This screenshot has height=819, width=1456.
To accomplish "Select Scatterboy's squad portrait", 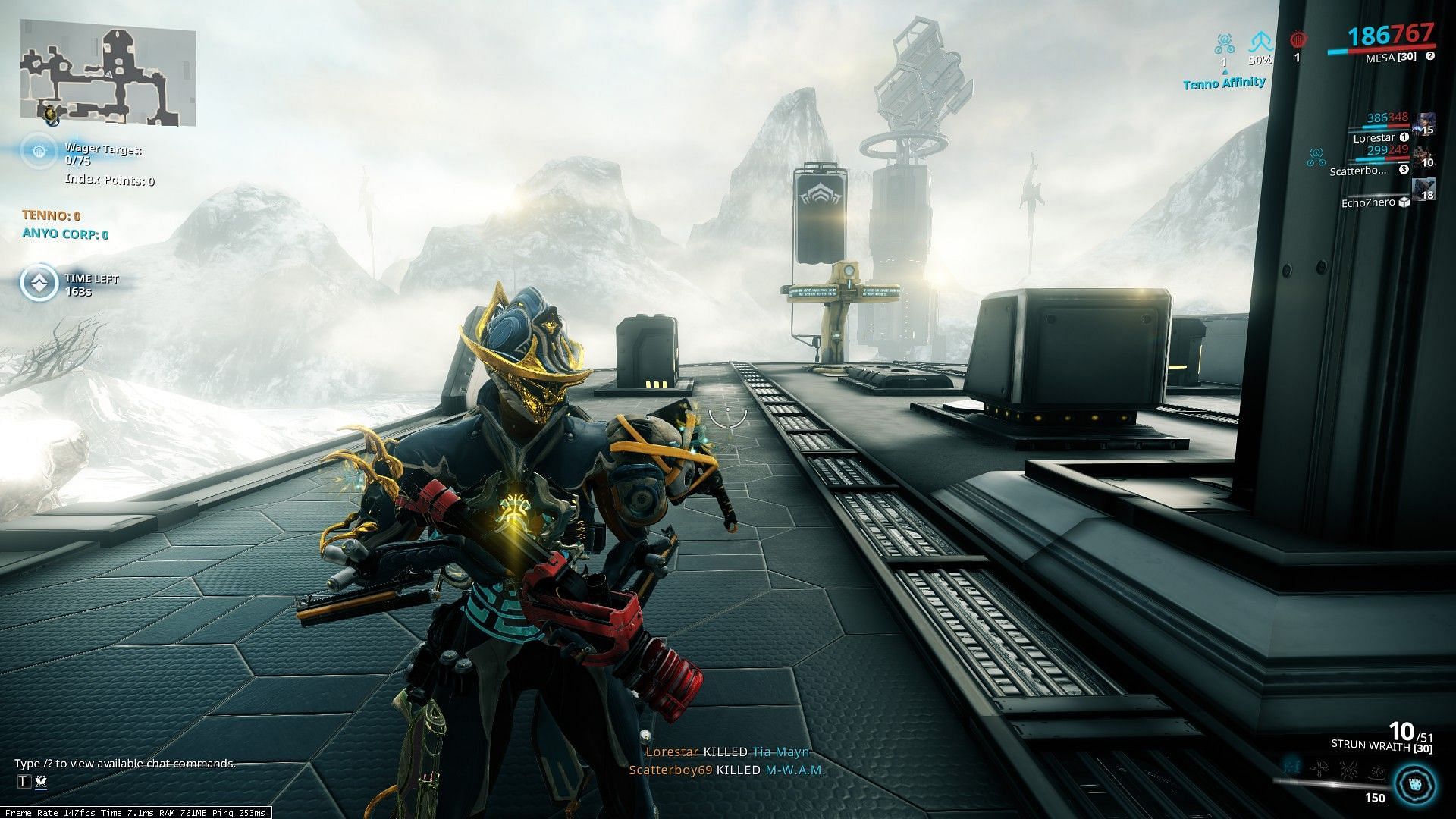I will pyautogui.click(x=1424, y=157).
